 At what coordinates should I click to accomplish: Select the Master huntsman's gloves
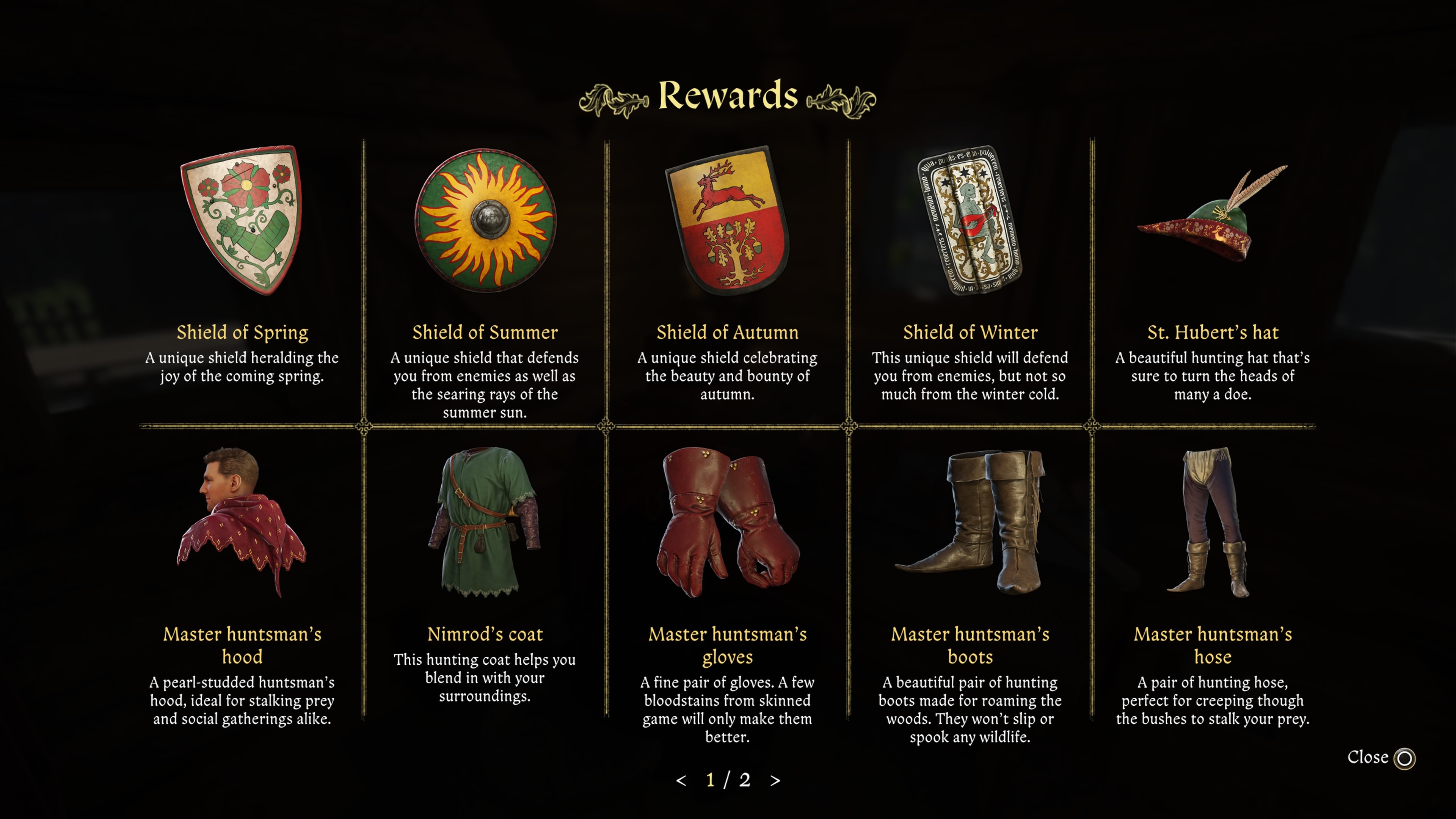point(728,523)
